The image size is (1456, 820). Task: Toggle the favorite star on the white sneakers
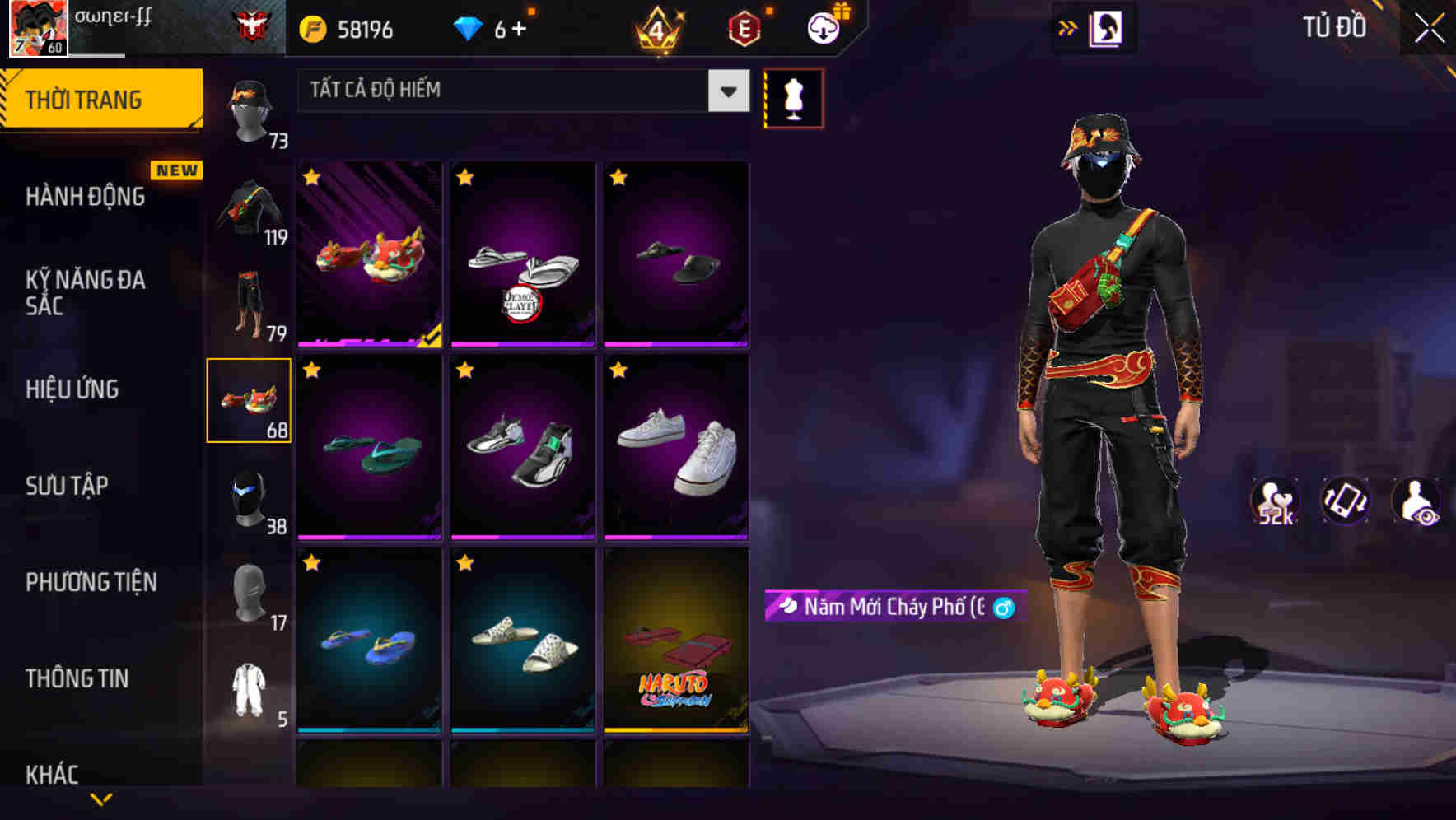(619, 370)
